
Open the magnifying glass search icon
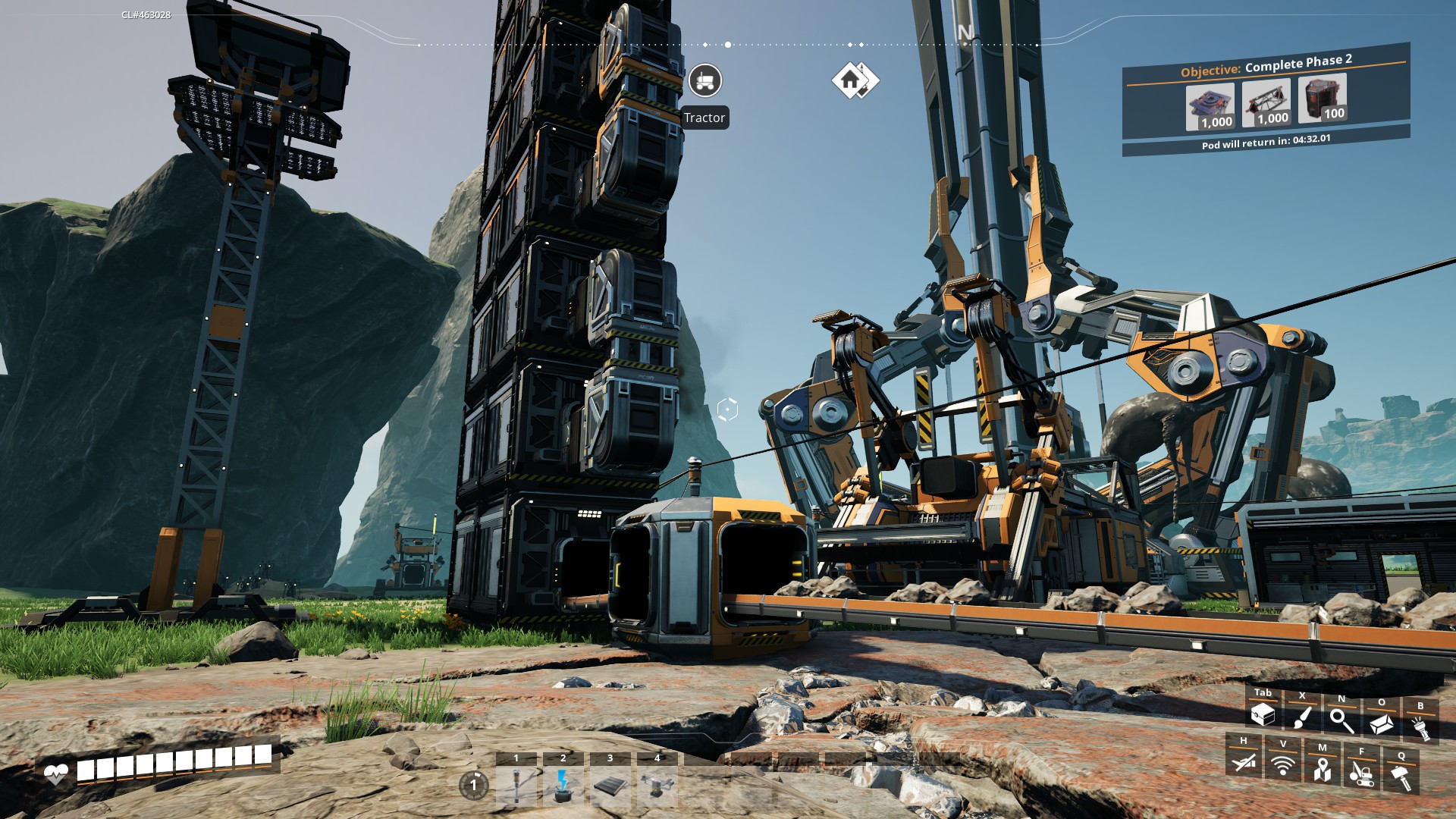(1341, 720)
